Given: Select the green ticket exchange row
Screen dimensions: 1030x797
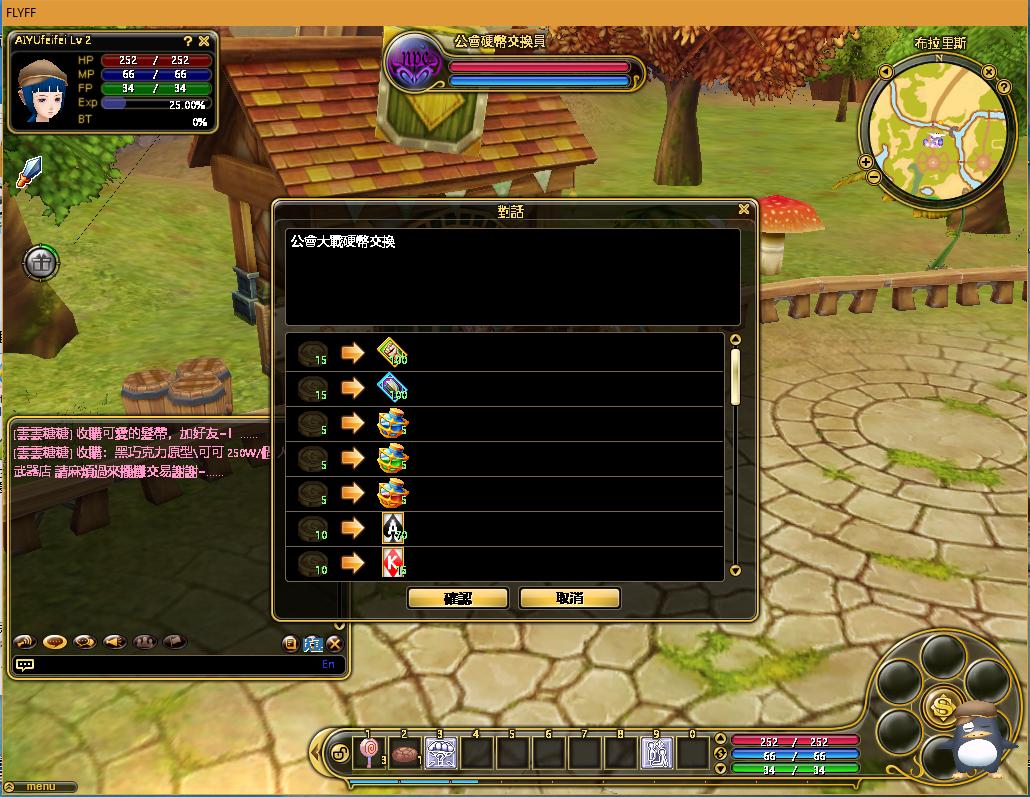Looking at the screenshot, I should [503, 354].
